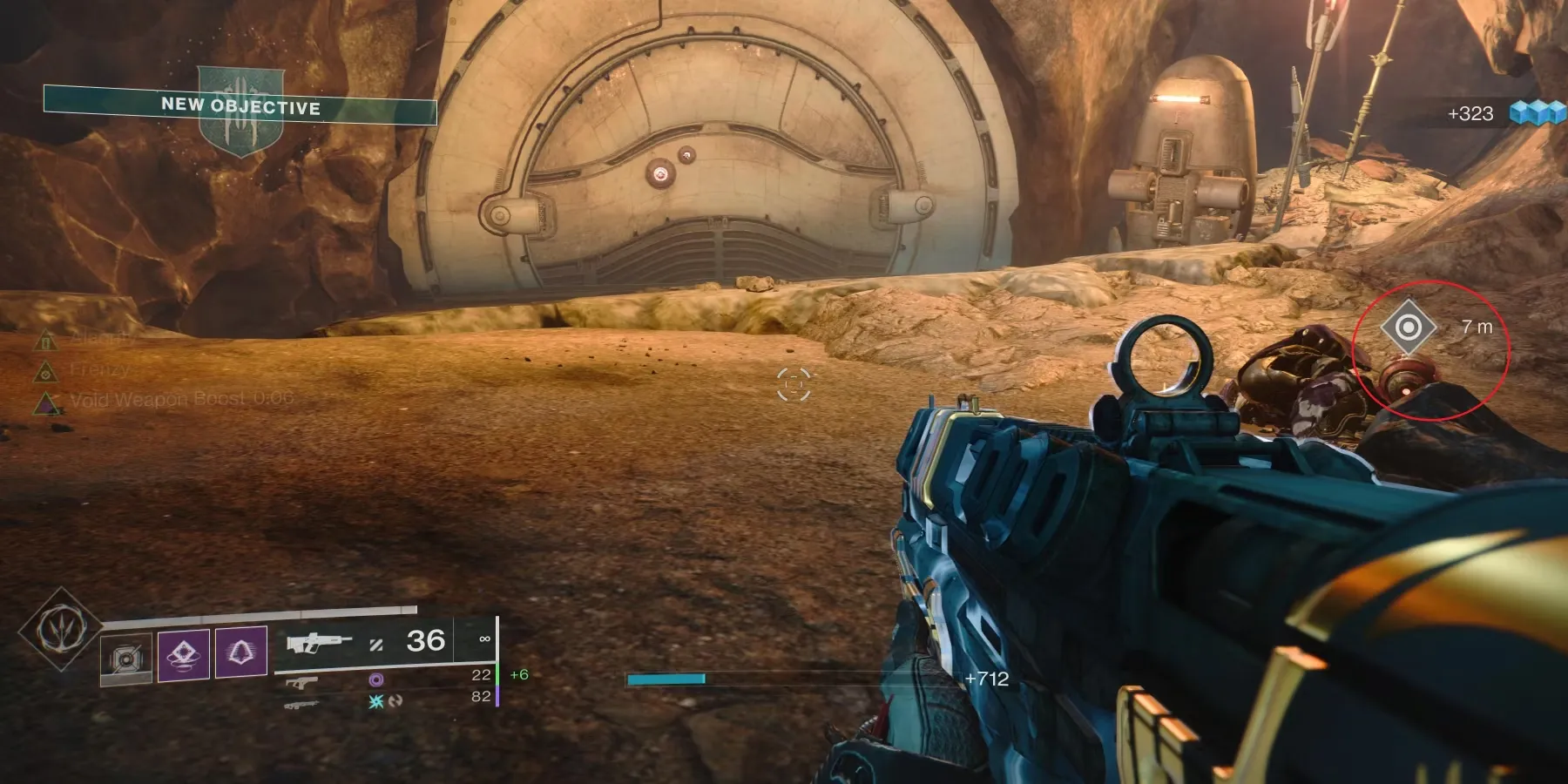Viewport: 1568px width, 784px height.
Task: Switch to the middle weapon with 22 ammo
Action: (301, 683)
